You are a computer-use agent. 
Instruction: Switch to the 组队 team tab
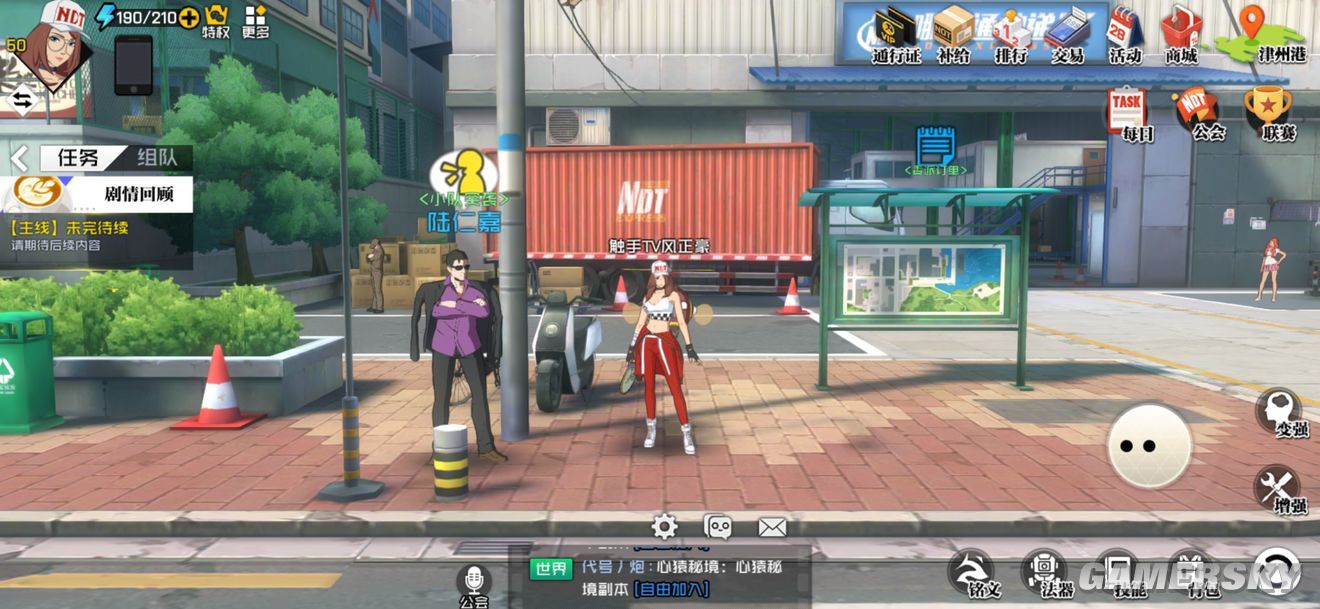point(159,157)
